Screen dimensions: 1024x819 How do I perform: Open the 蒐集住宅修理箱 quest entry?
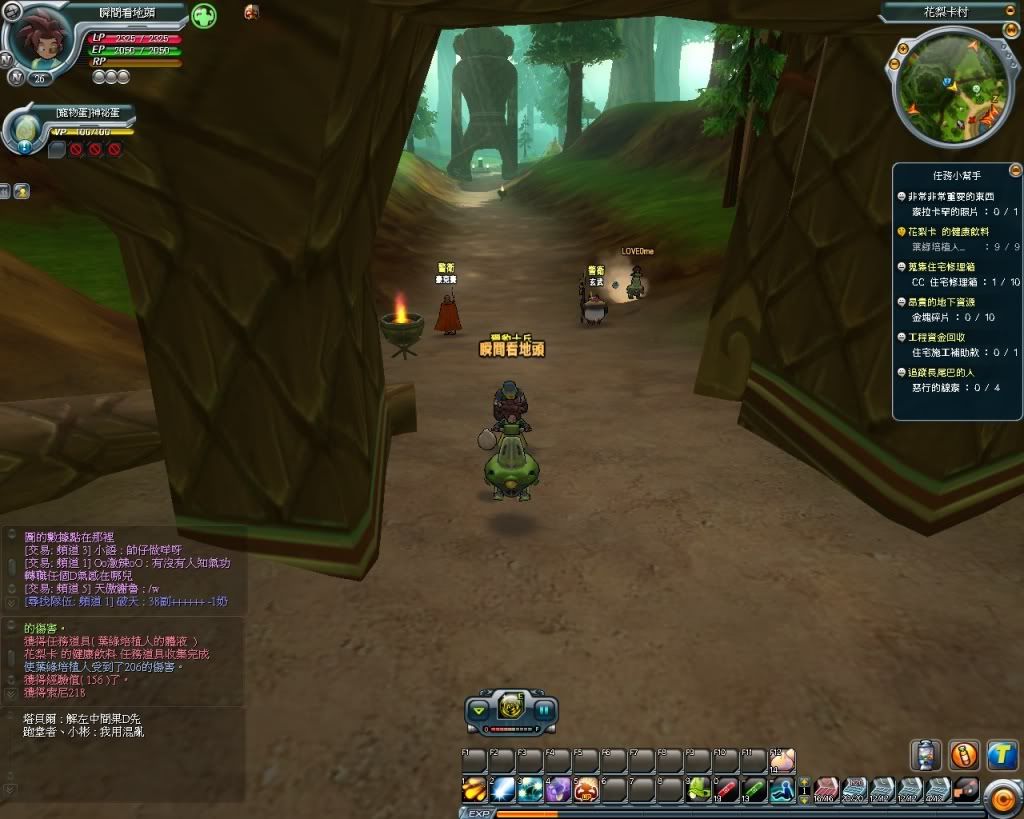[950, 267]
